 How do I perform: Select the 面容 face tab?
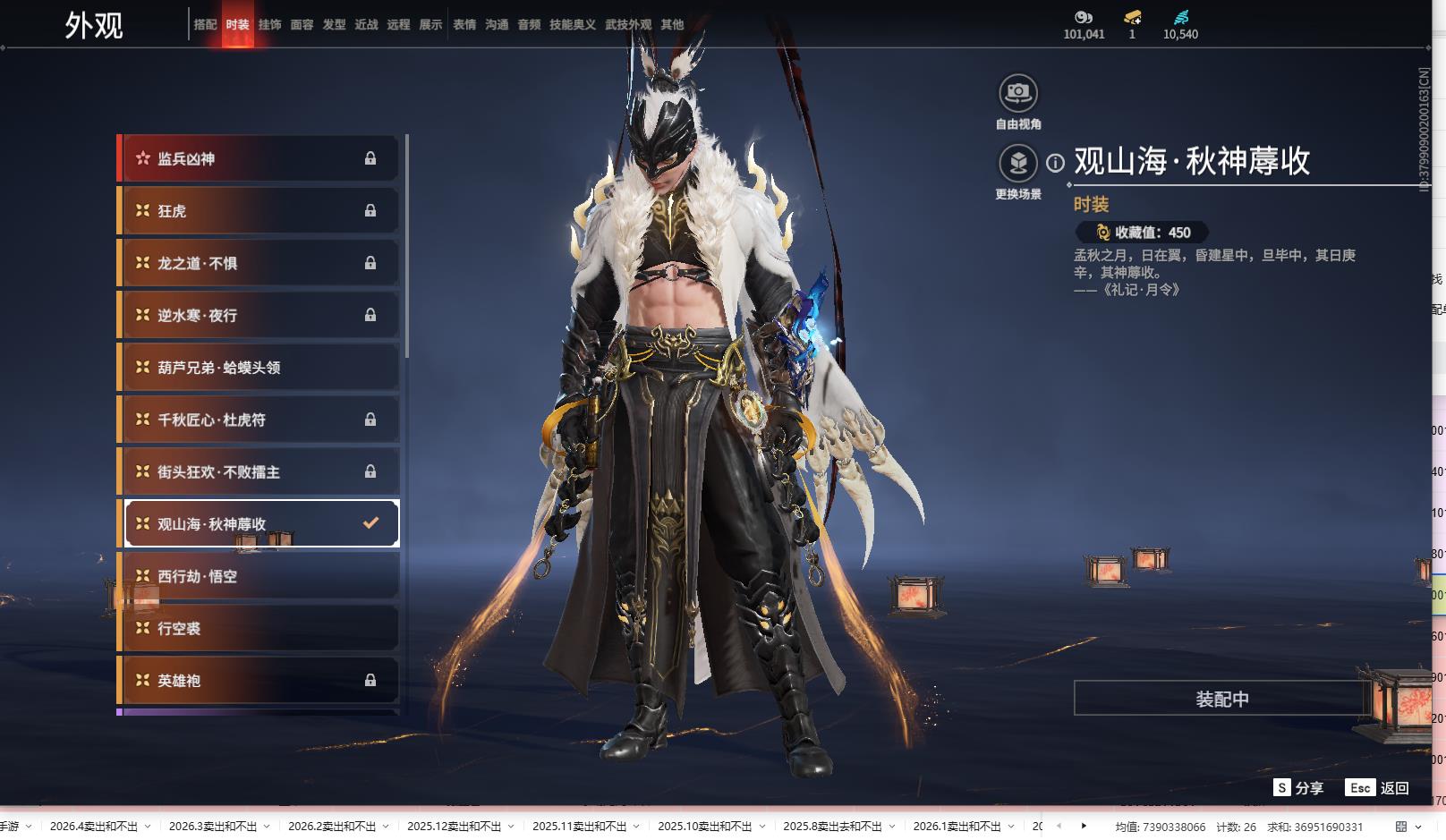(302, 24)
